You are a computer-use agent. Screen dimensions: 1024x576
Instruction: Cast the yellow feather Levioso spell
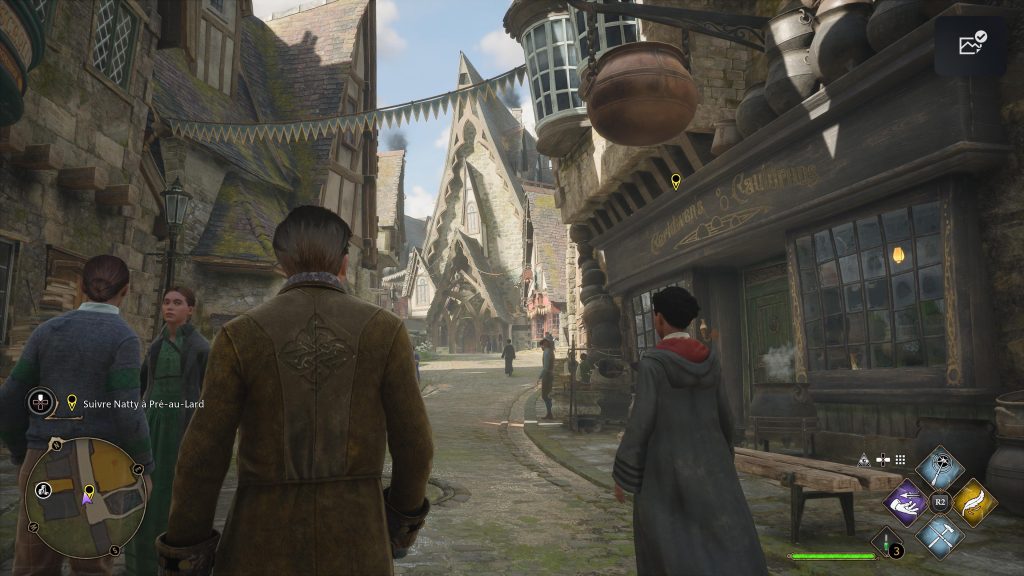click(x=973, y=501)
